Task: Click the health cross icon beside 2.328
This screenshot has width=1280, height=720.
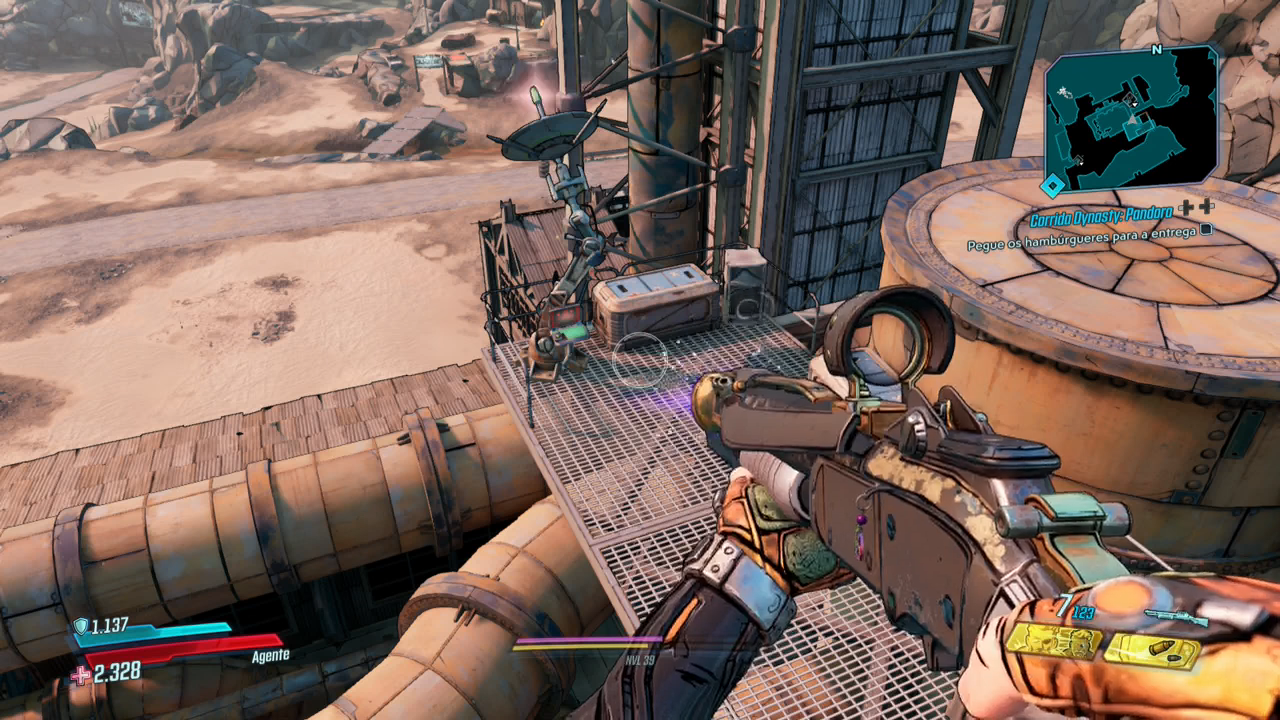Action: (x=80, y=675)
